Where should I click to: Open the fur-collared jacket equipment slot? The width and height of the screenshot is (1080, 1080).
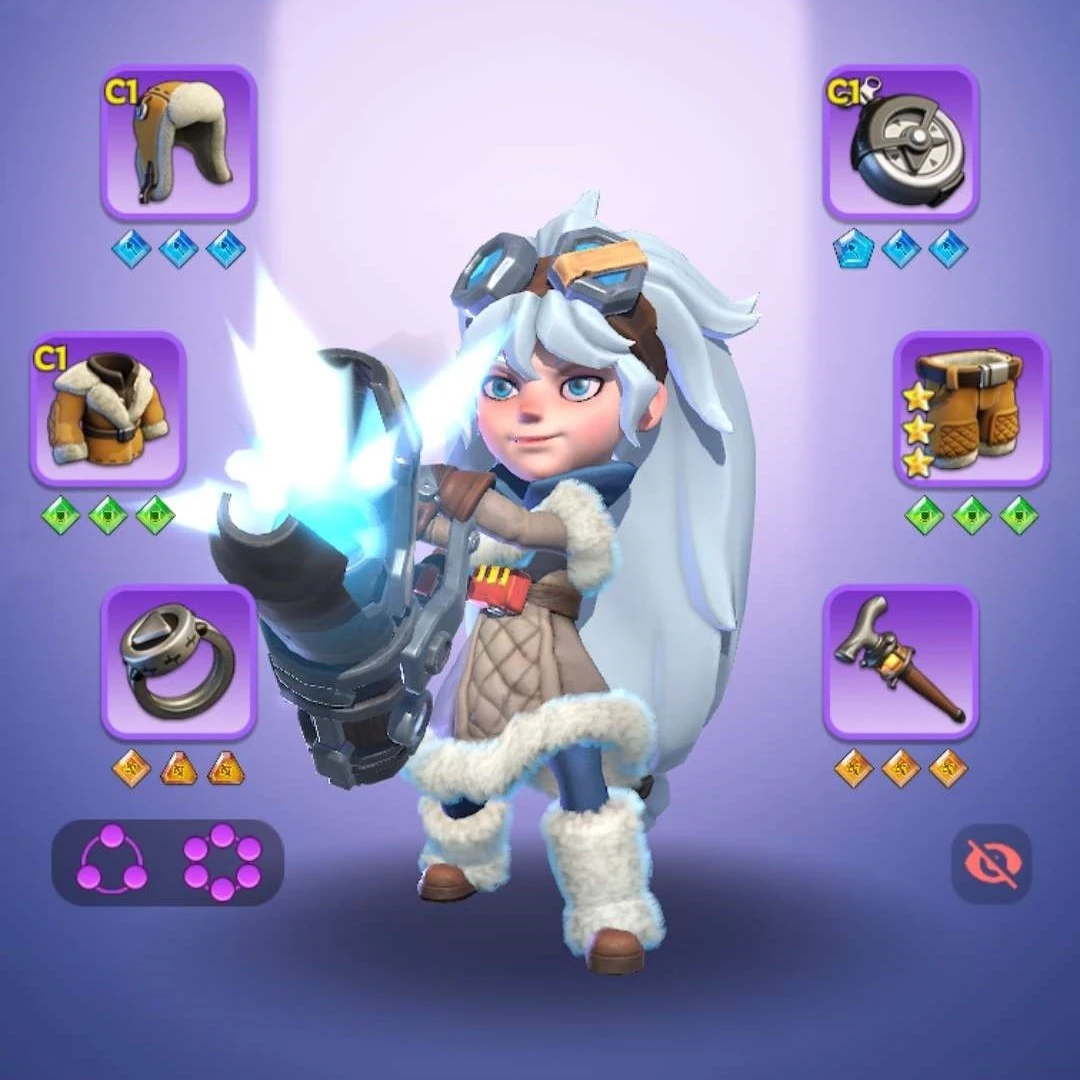108,408
